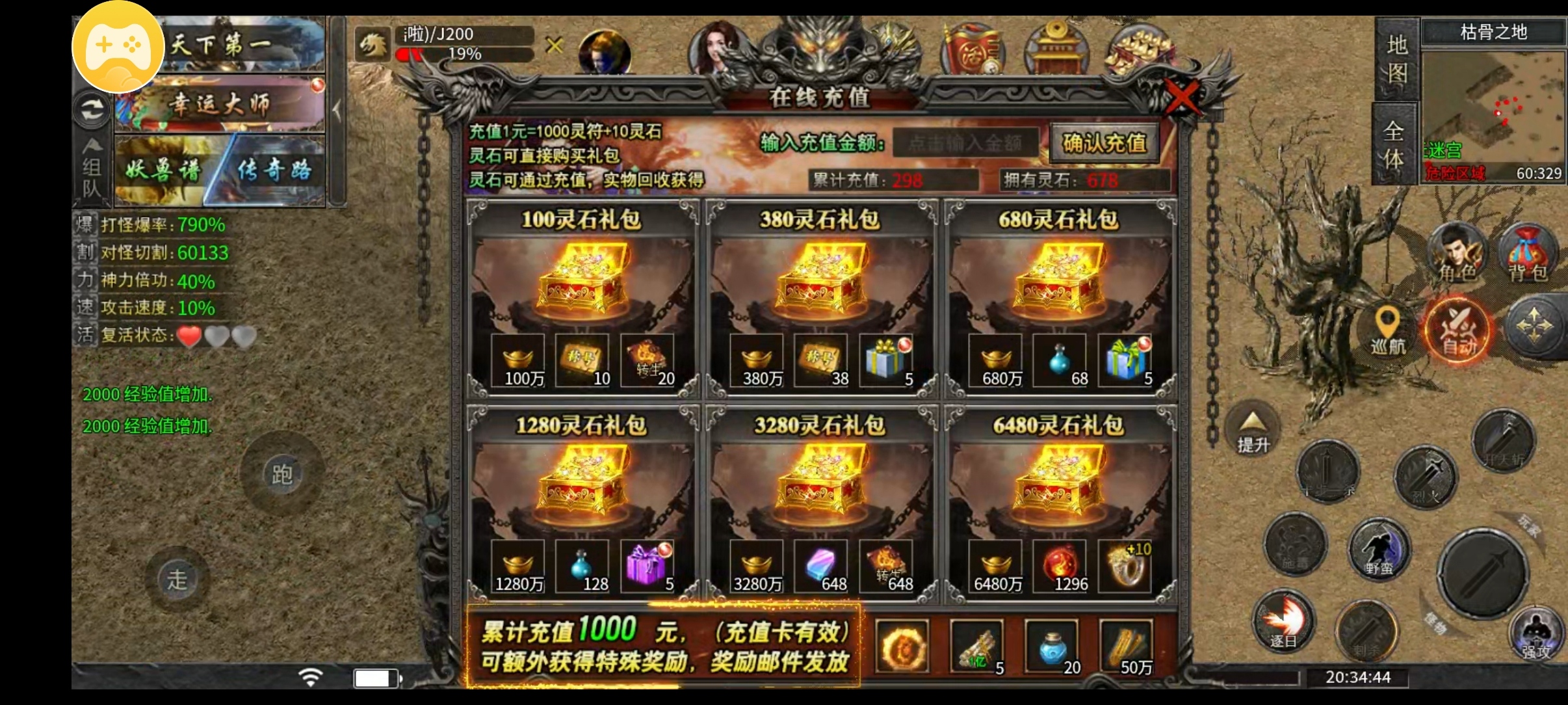Open the red 活动 banner icon

pyautogui.click(x=972, y=49)
